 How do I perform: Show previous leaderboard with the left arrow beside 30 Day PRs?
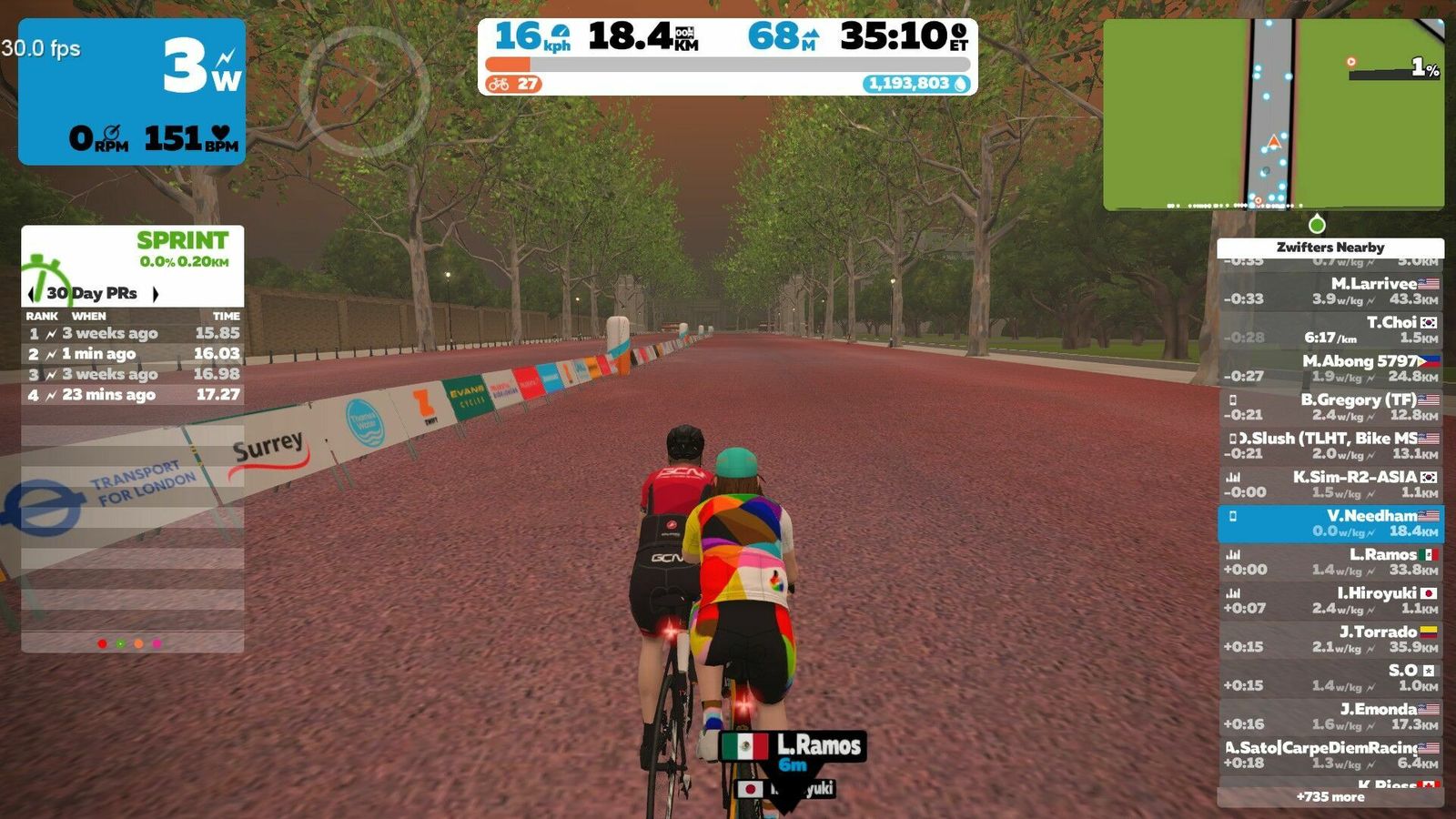pos(33,293)
